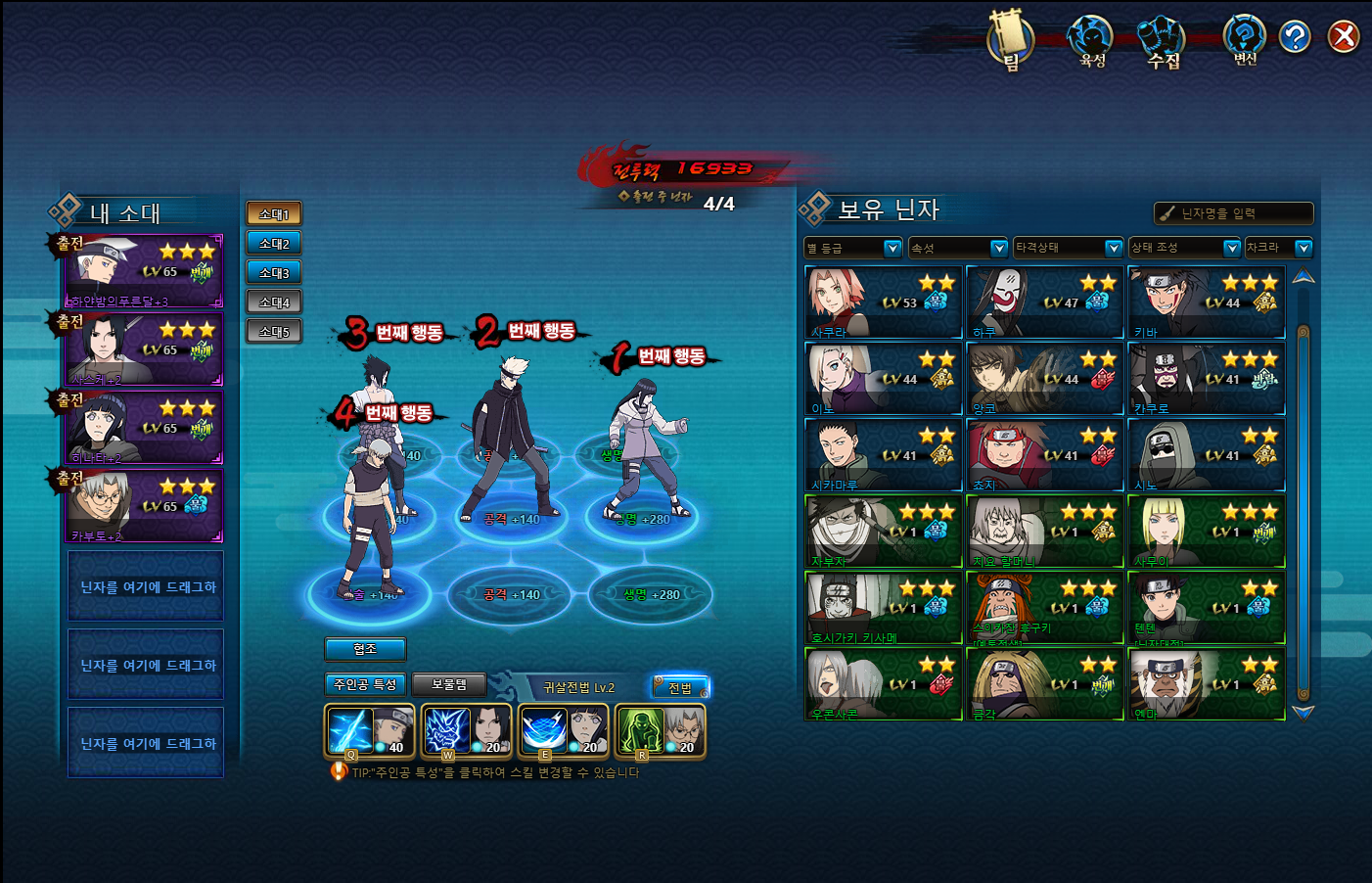Open the 주인공 특성 panel
The image size is (1372, 883).
click(x=365, y=684)
